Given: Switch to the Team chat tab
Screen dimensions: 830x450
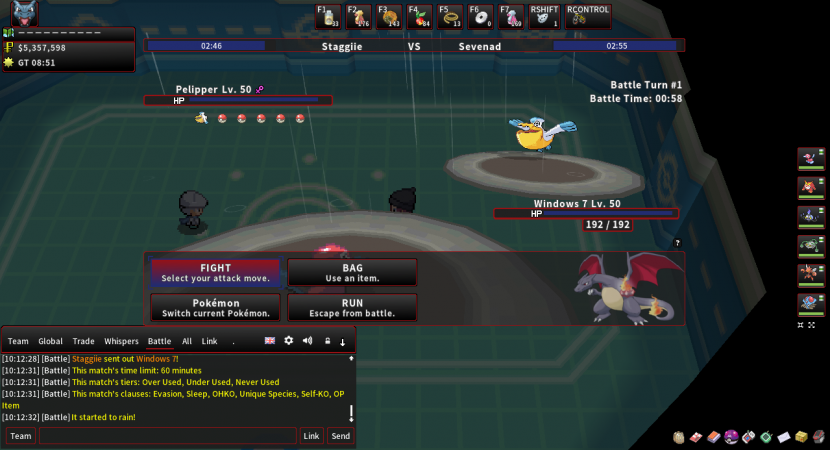Looking at the screenshot, I should [x=18, y=341].
